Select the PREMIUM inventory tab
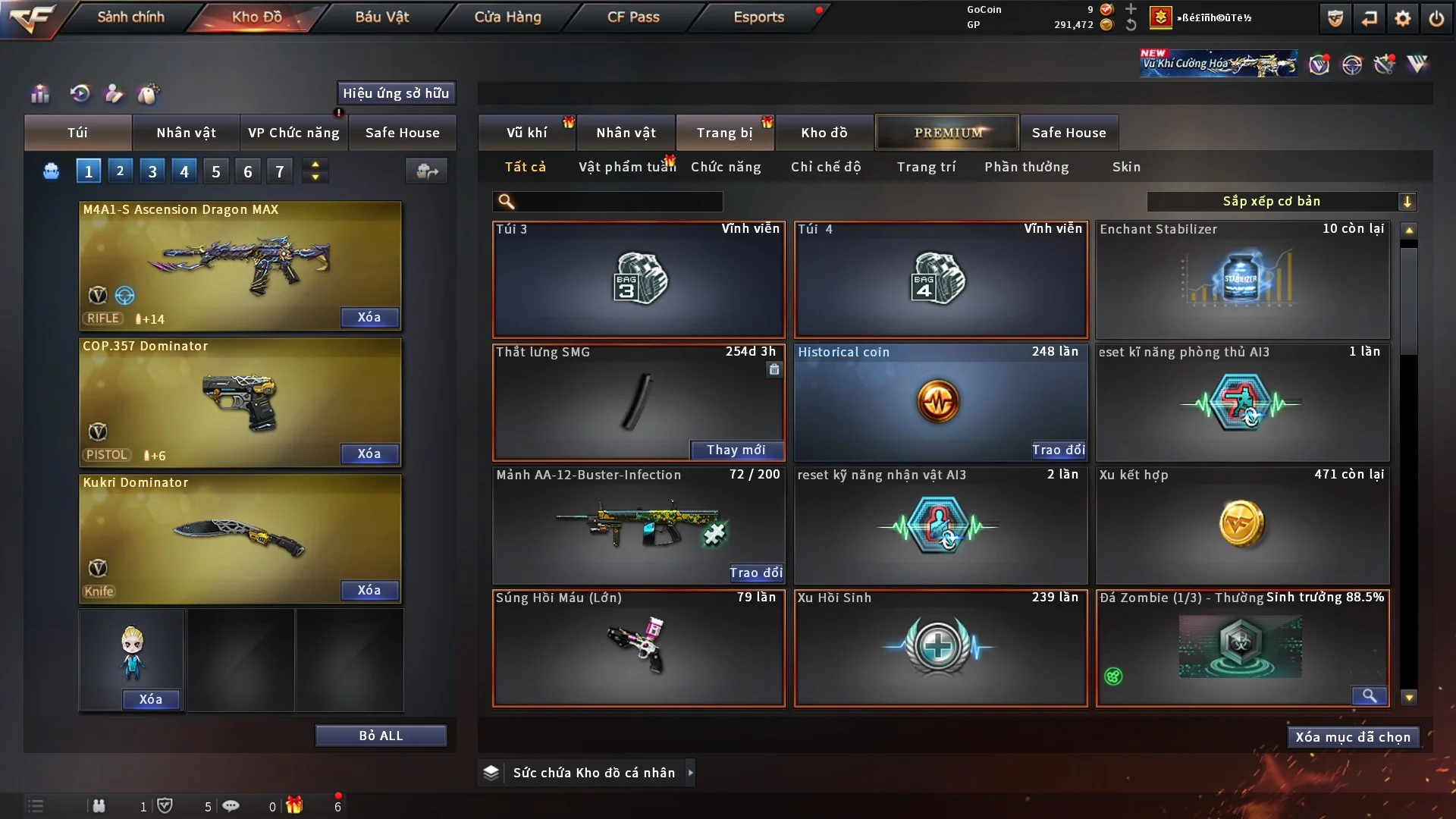The width and height of the screenshot is (1456, 819). pyautogui.click(x=948, y=133)
